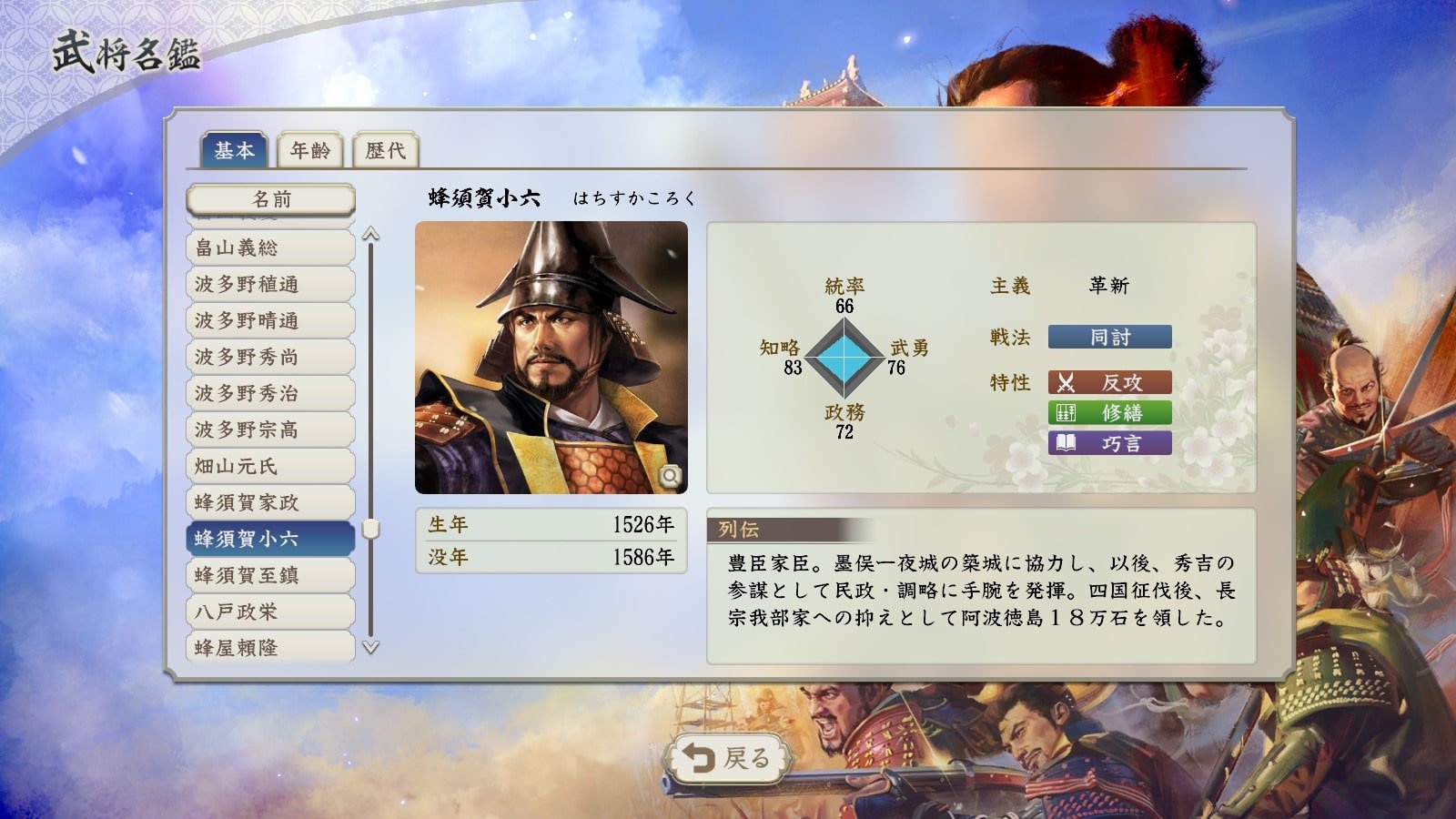
Task: Select 畠山義総 from the officer list
Action: coord(270,248)
